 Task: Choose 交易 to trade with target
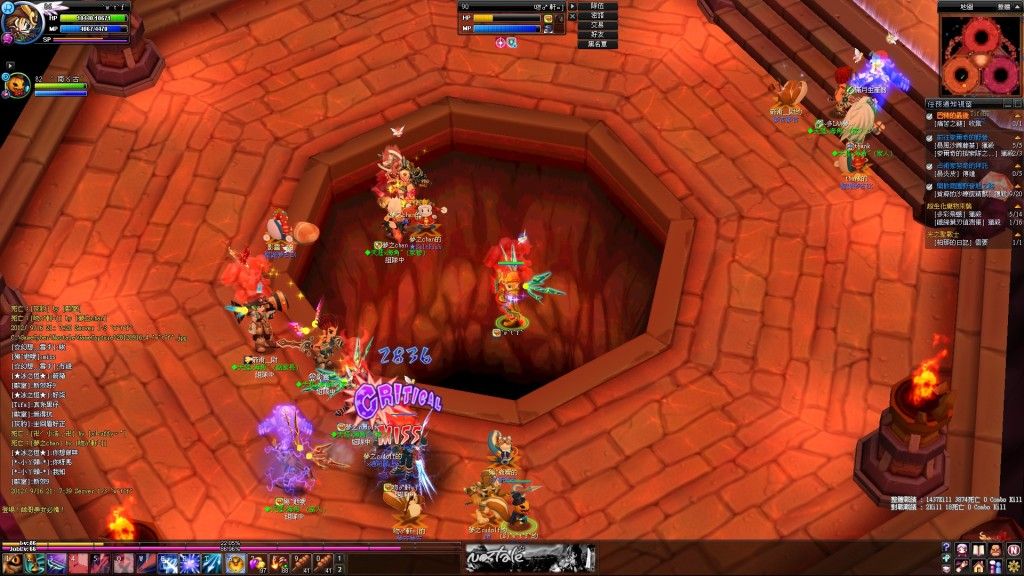tap(597, 25)
